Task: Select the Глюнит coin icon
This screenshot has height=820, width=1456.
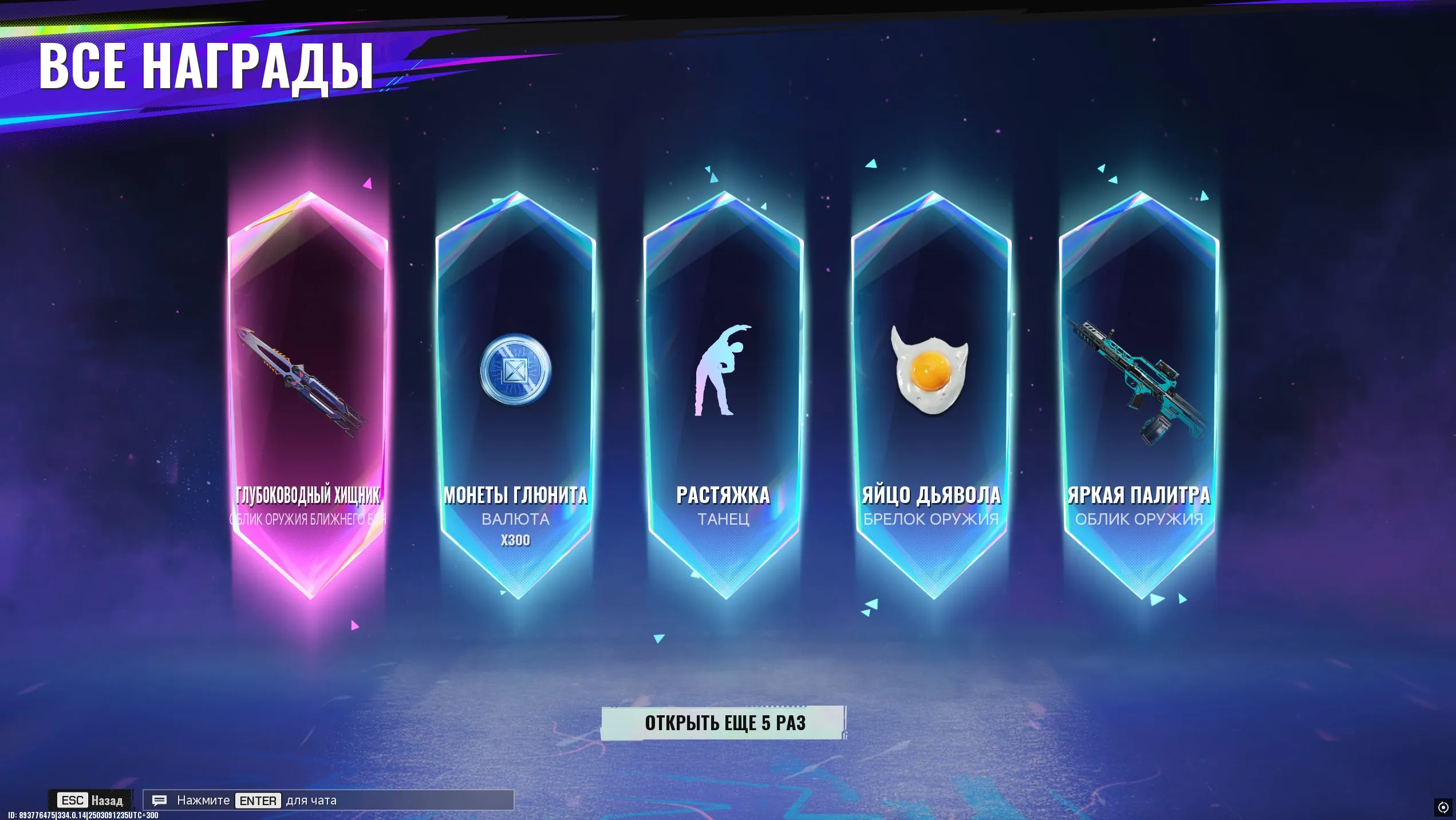Action: pyautogui.click(x=515, y=370)
